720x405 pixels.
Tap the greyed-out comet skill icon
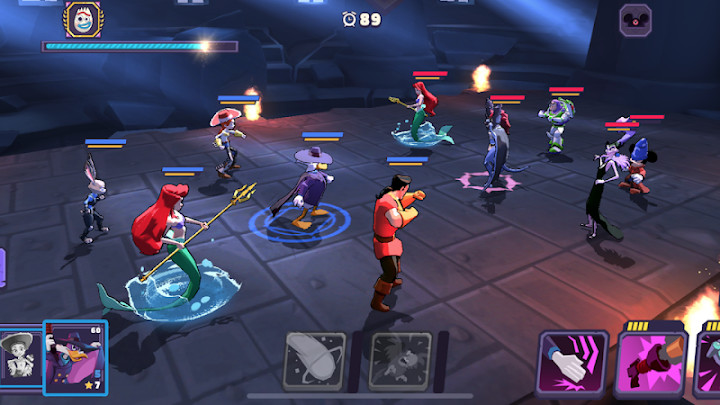[x=316, y=360]
